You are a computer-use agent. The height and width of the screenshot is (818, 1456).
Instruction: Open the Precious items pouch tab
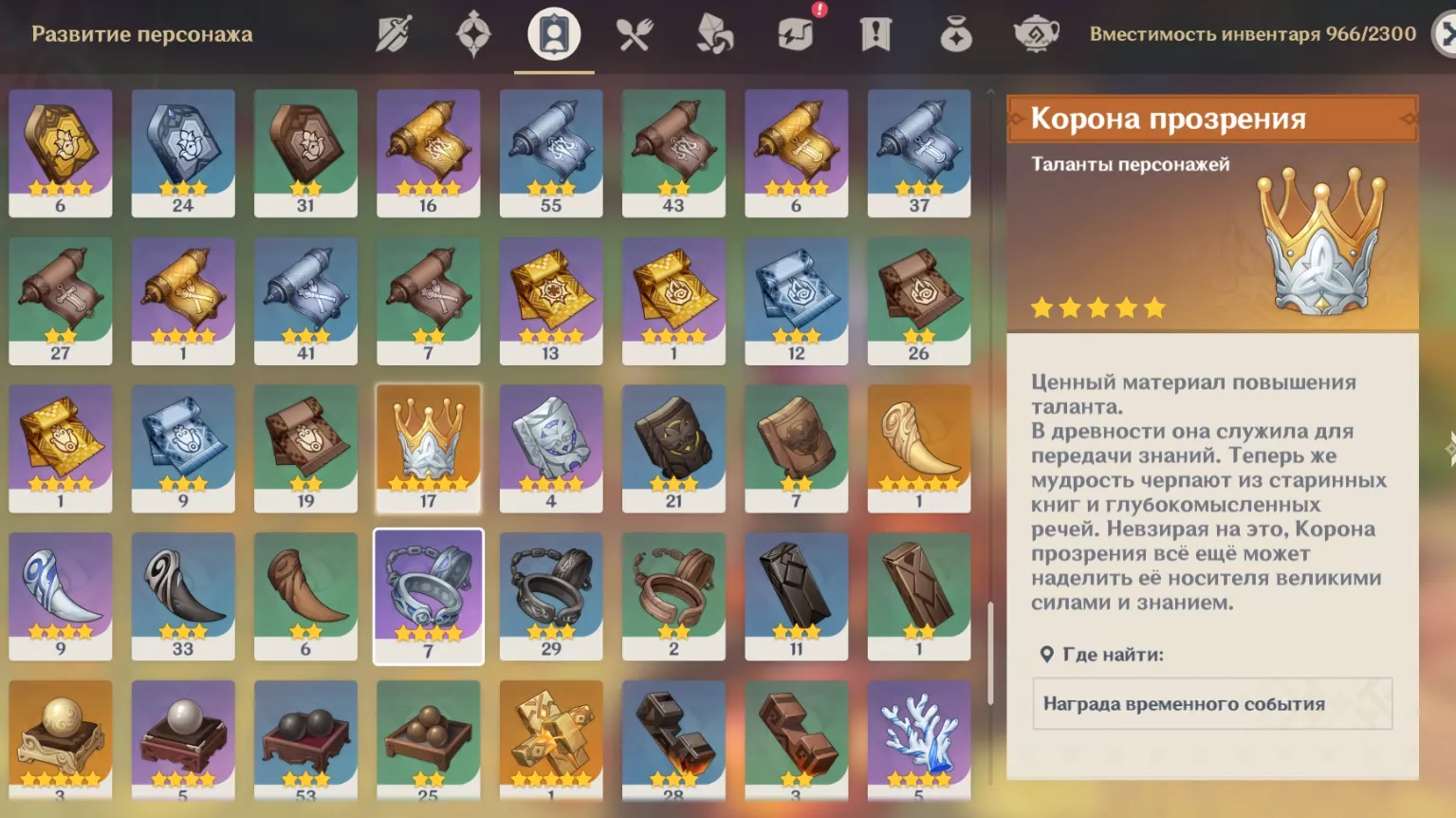(x=955, y=35)
